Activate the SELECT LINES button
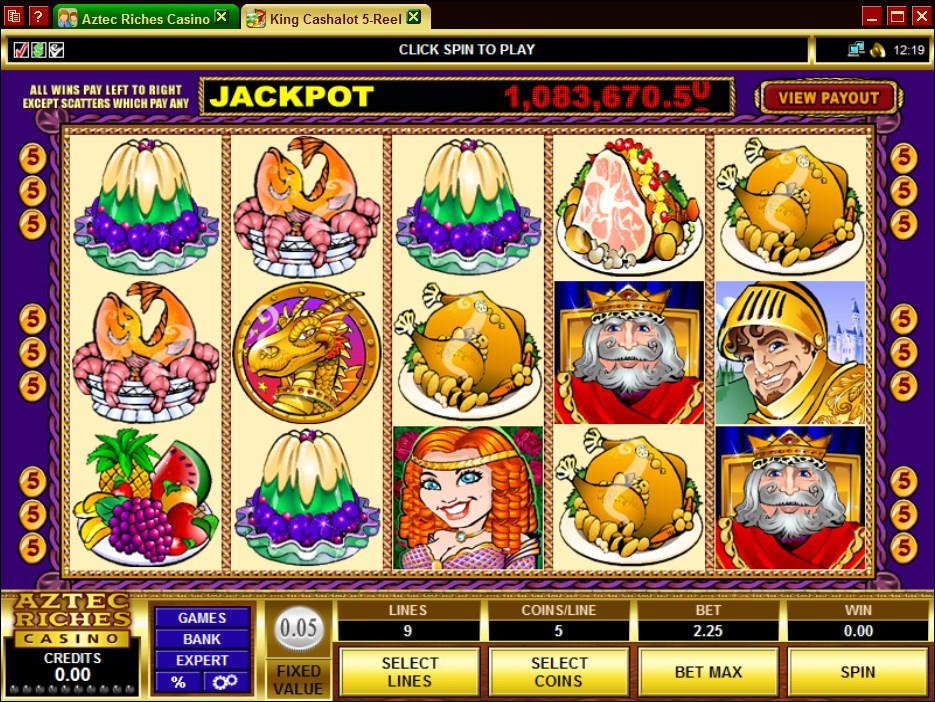935x702 pixels. (409, 671)
